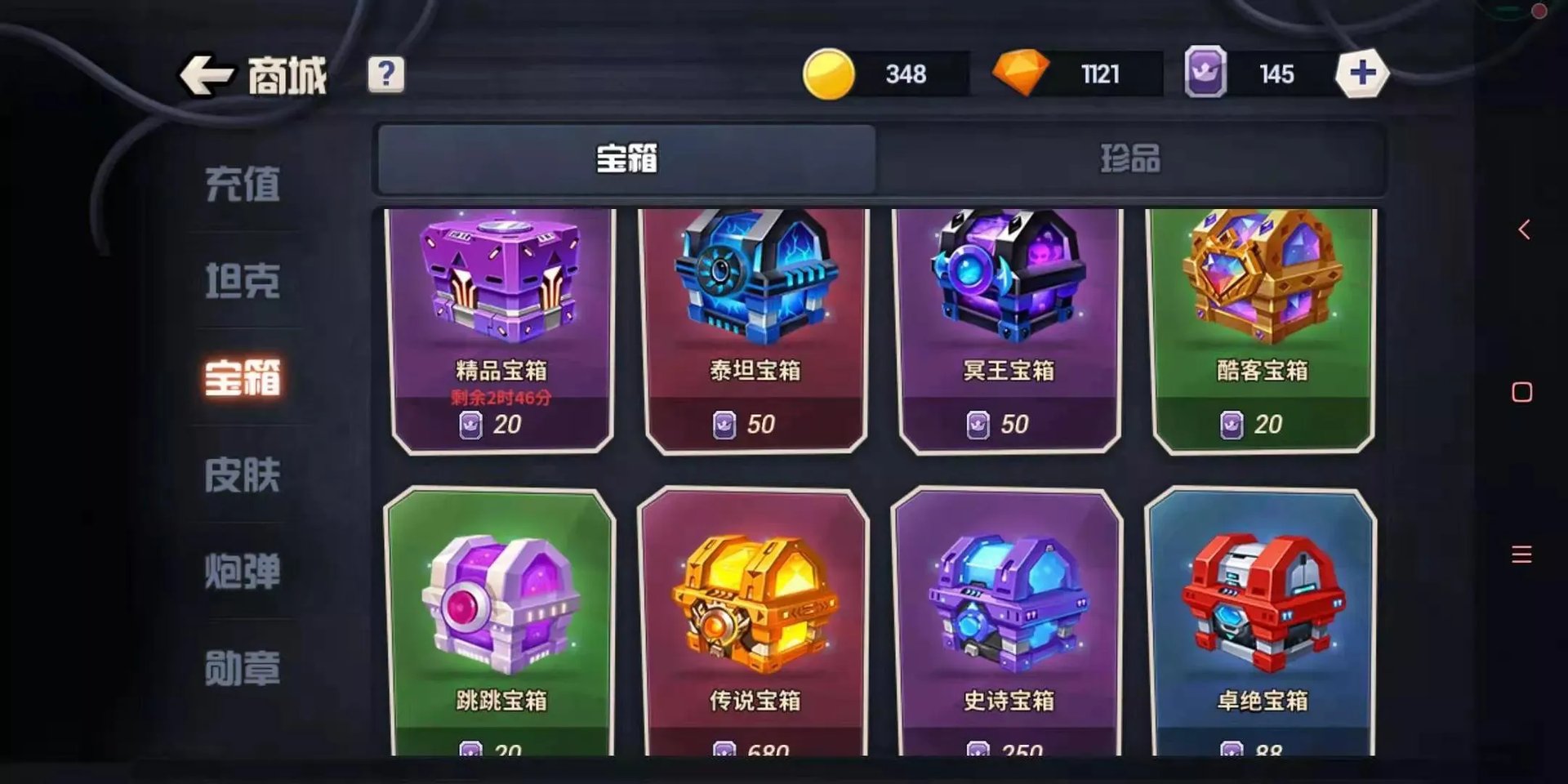
Task: Select 坦克 in the left menu
Action: [243, 282]
